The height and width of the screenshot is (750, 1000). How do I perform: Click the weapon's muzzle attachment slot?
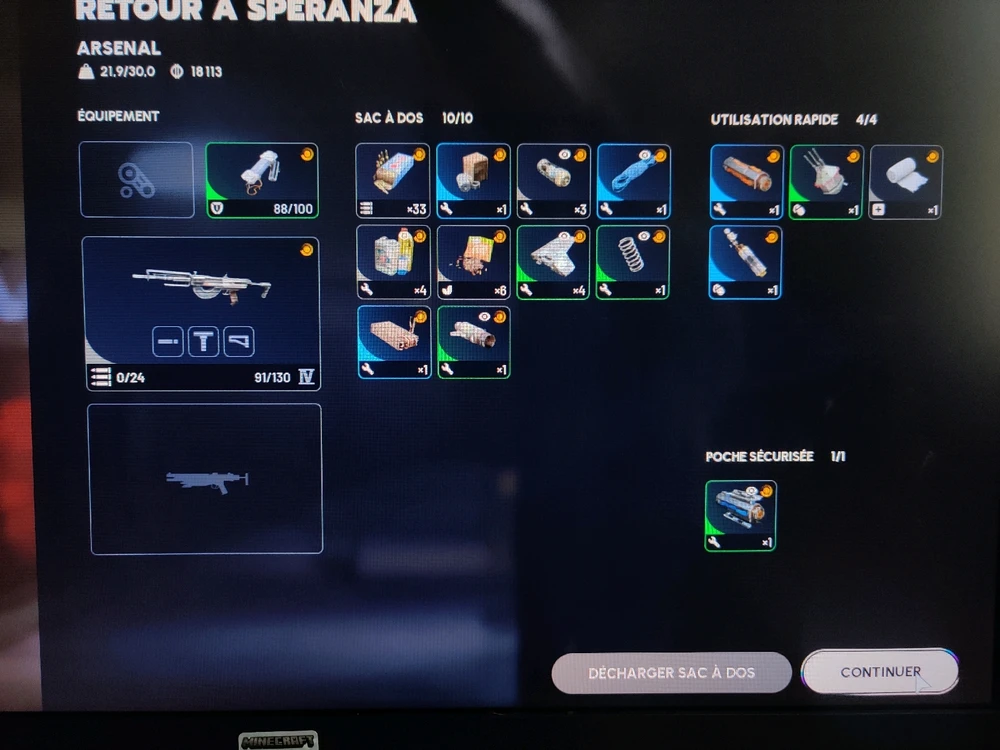[x=168, y=342]
